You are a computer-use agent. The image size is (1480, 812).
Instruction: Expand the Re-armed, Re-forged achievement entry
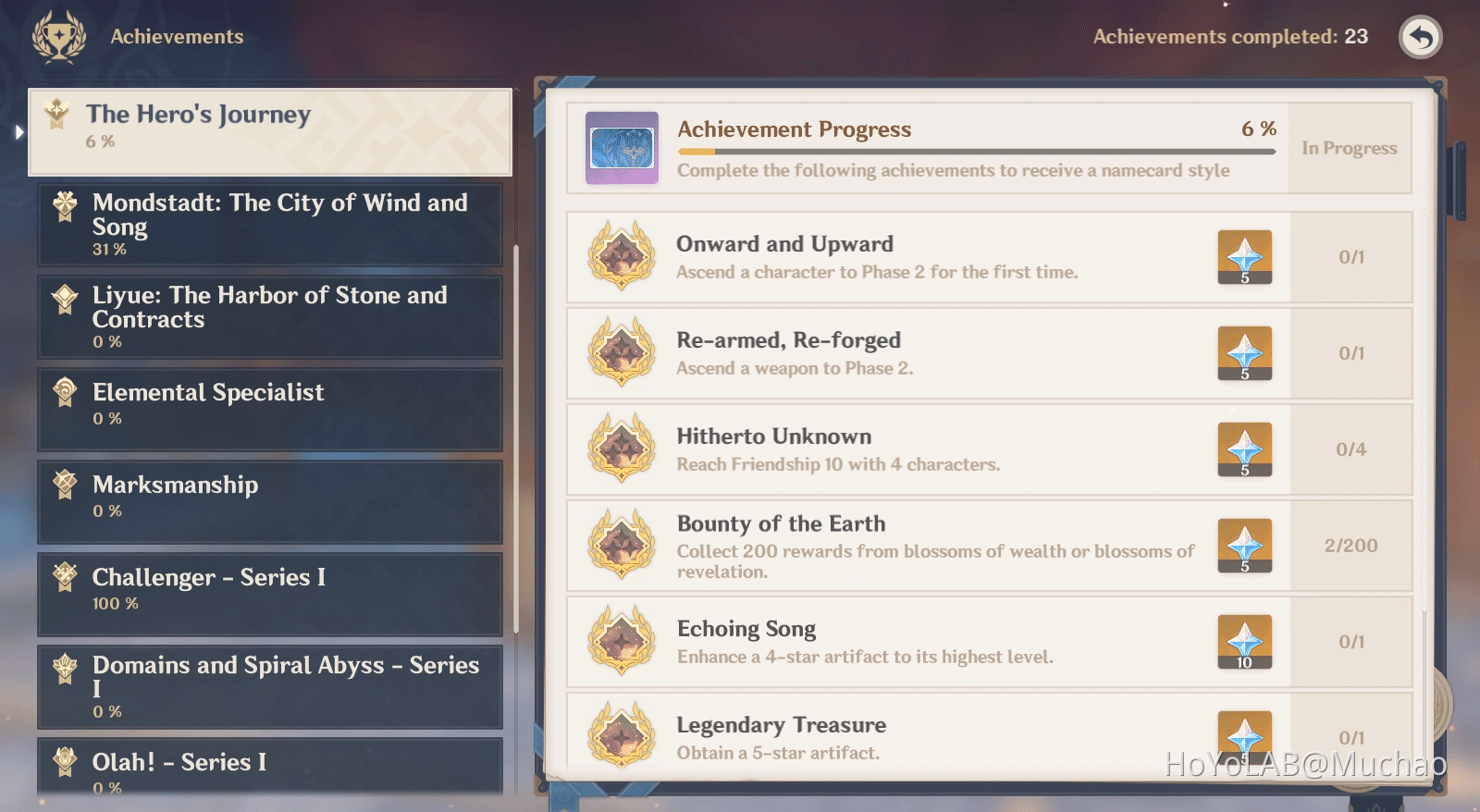(925, 352)
